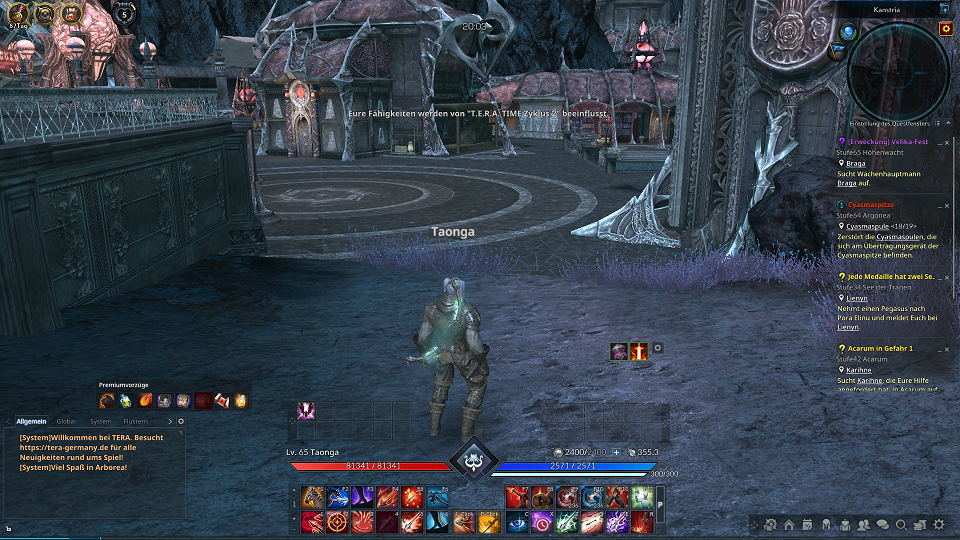Use the Premiumvorzüge fireball icon

click(144, 401)
